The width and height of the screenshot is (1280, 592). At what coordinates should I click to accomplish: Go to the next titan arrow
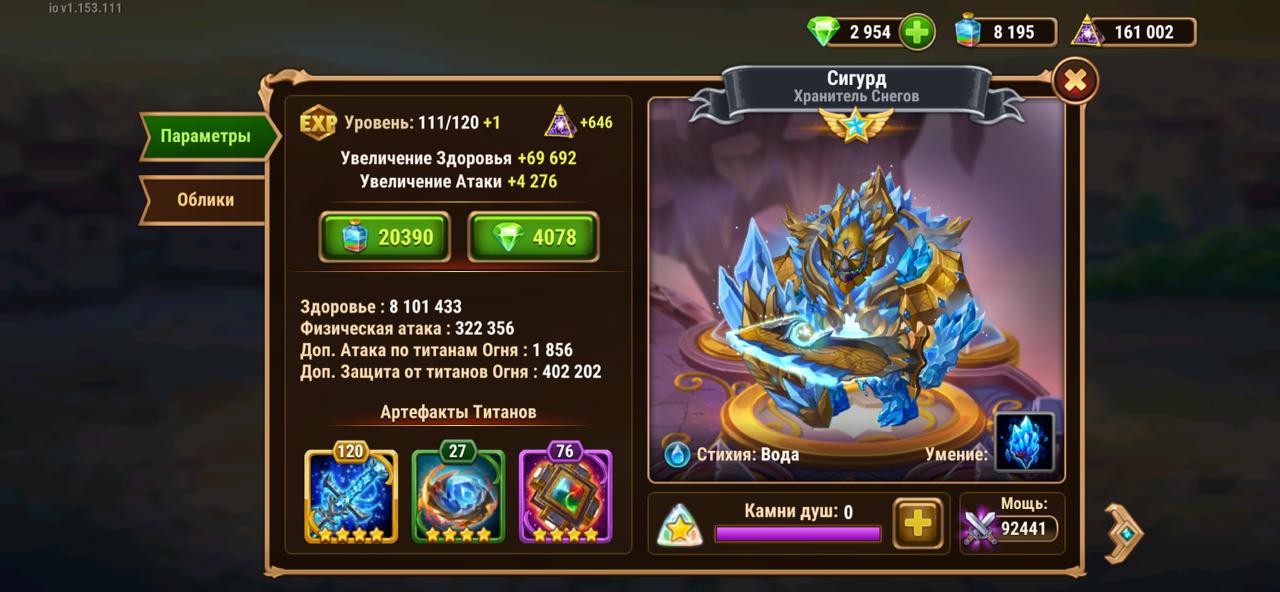[x=1124, y=533]
